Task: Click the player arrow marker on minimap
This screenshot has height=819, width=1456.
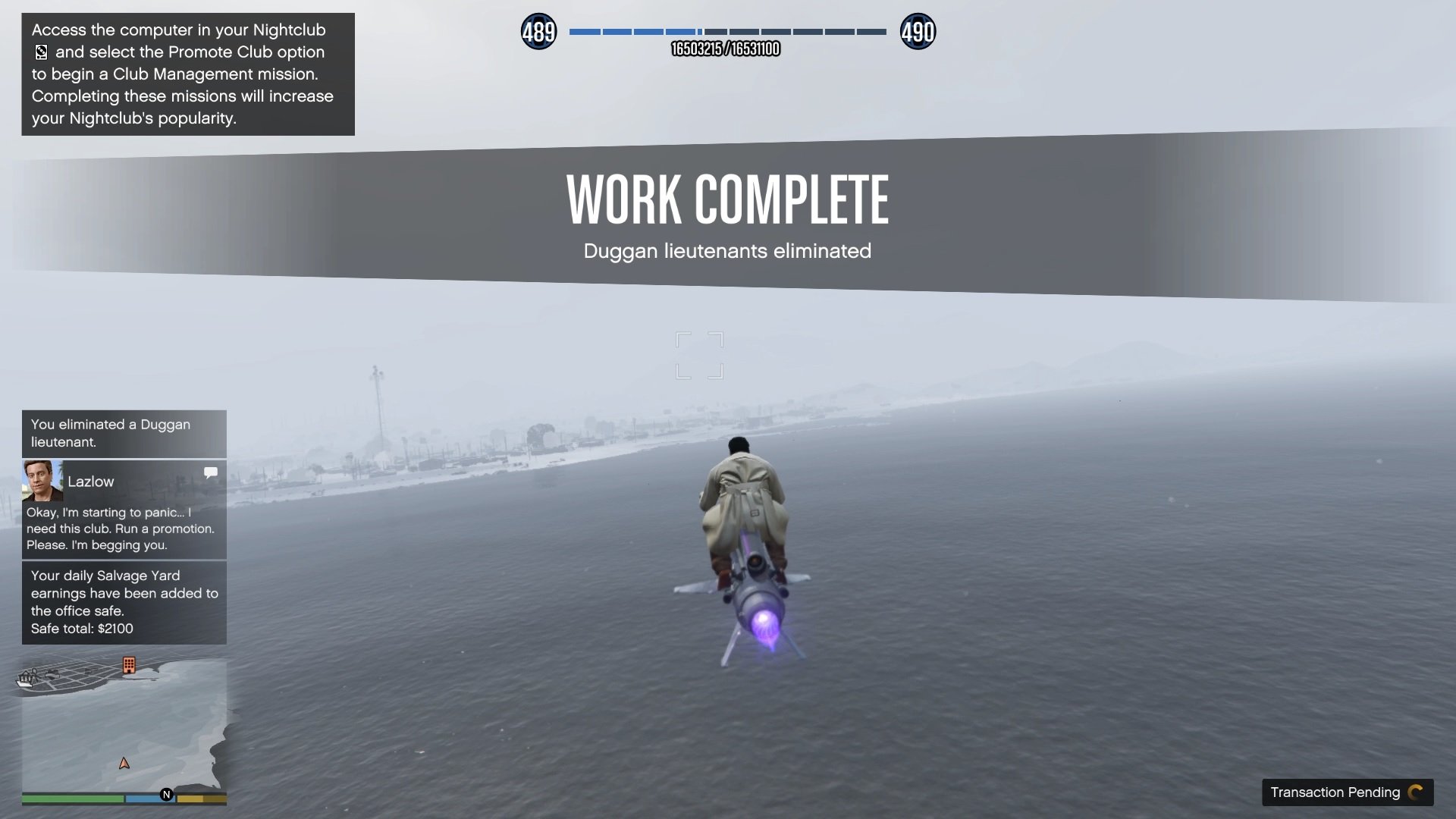Action: (x=124, y=764)
